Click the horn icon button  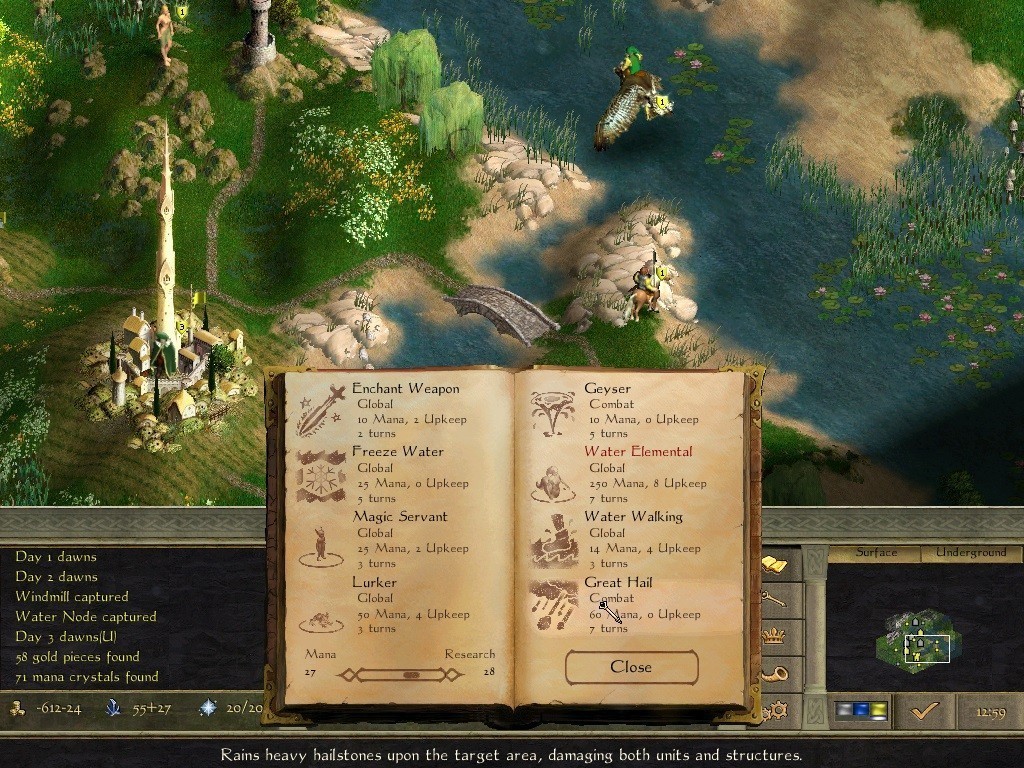(x=775, y=673)
